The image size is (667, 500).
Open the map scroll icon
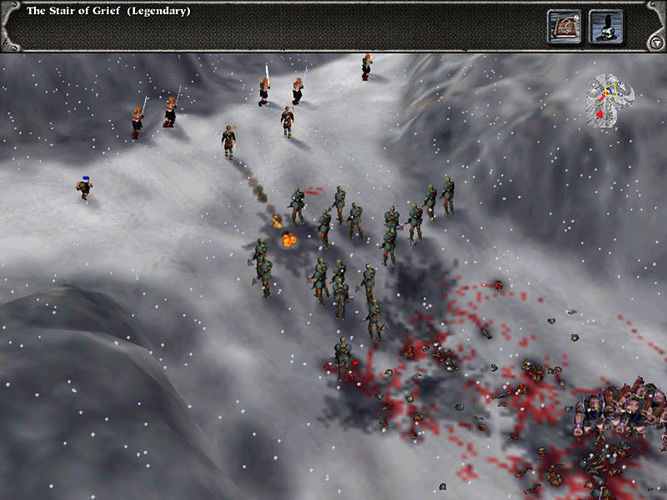coord(564,25)
